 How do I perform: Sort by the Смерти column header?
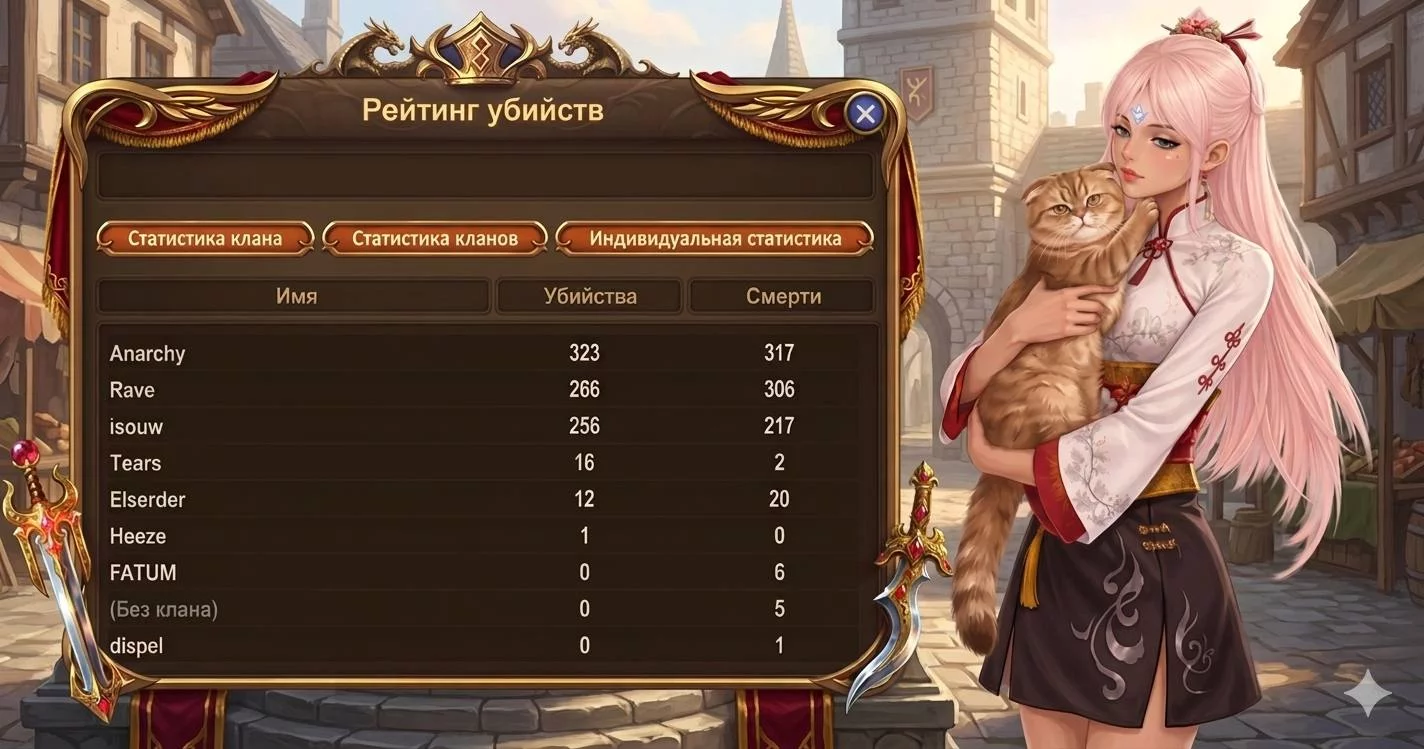click(x=783, y=296)
